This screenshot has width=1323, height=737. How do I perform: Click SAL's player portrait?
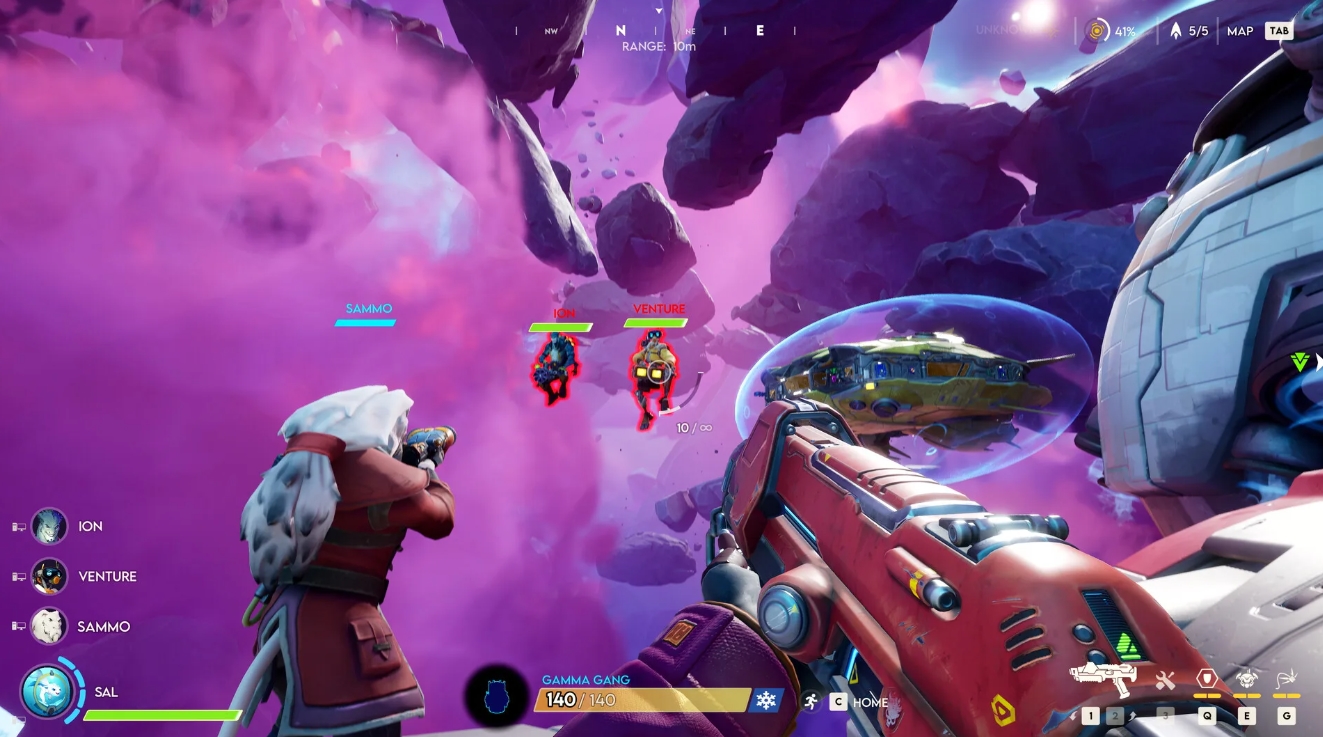(x=46, y=691)
